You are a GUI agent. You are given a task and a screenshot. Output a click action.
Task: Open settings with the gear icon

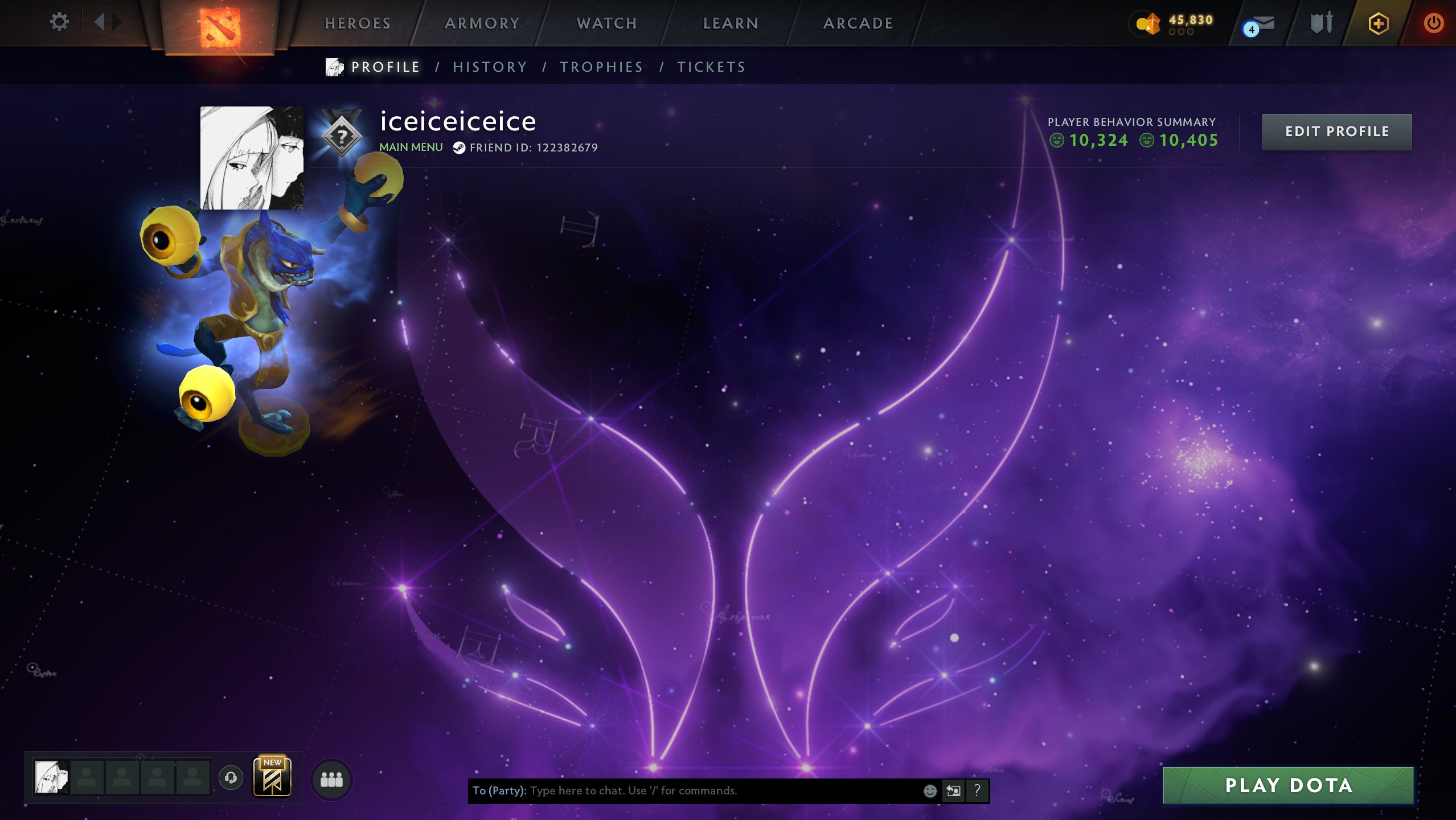(59, 21)
